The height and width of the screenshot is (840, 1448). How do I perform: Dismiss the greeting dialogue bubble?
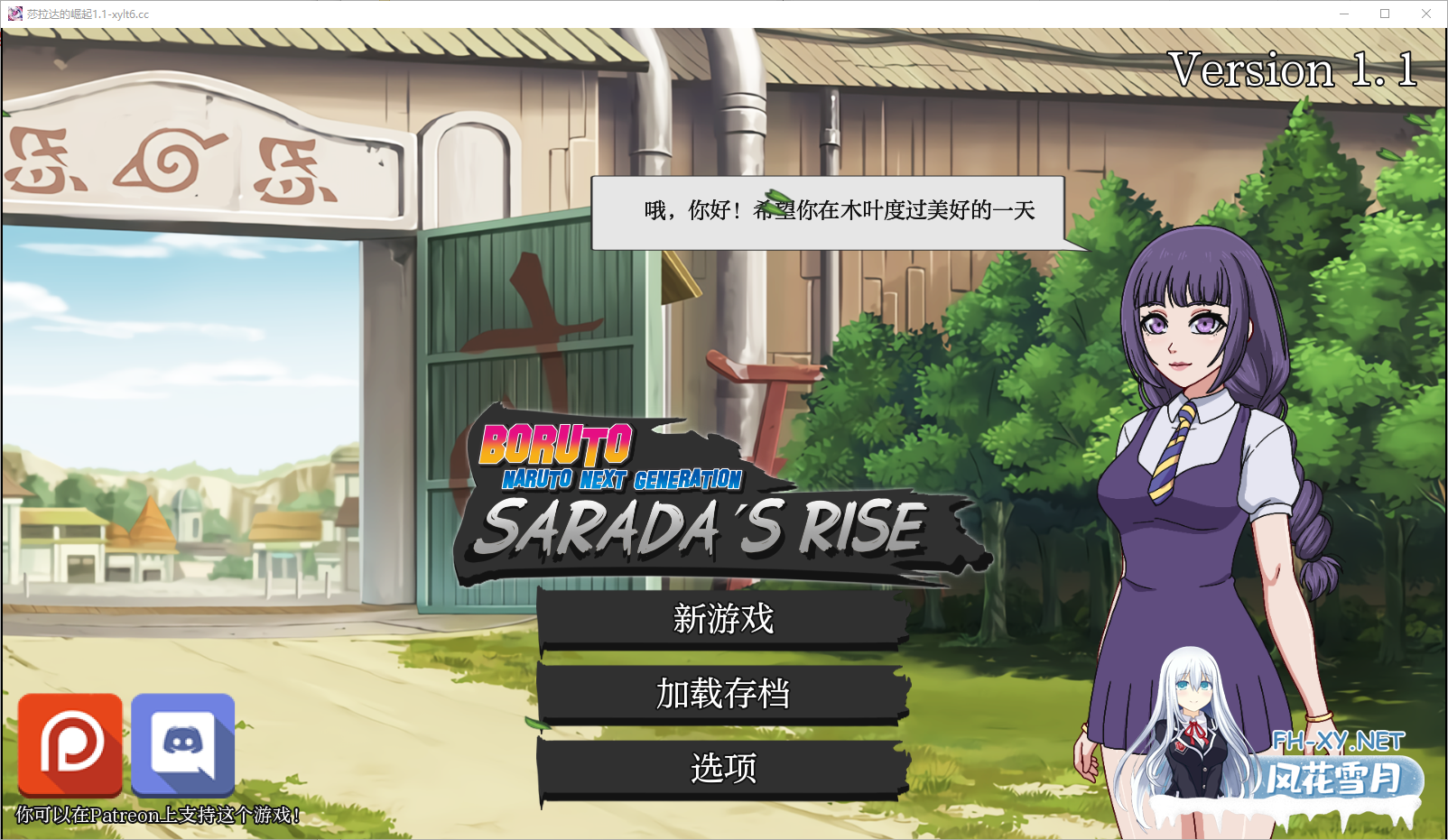(829, 212)
